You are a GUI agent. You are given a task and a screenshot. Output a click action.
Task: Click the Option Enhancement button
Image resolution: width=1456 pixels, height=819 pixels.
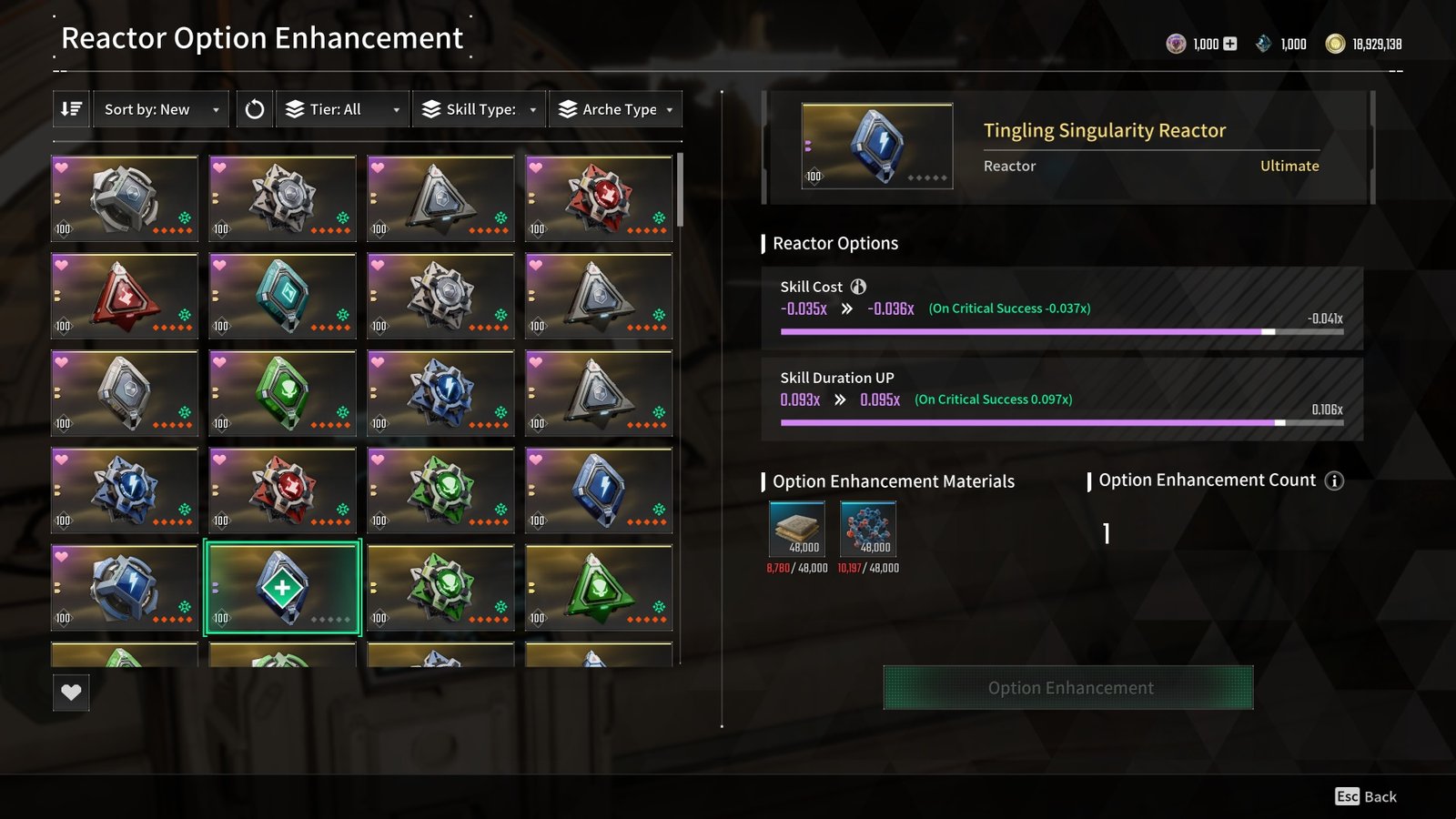coord(1068,688)
